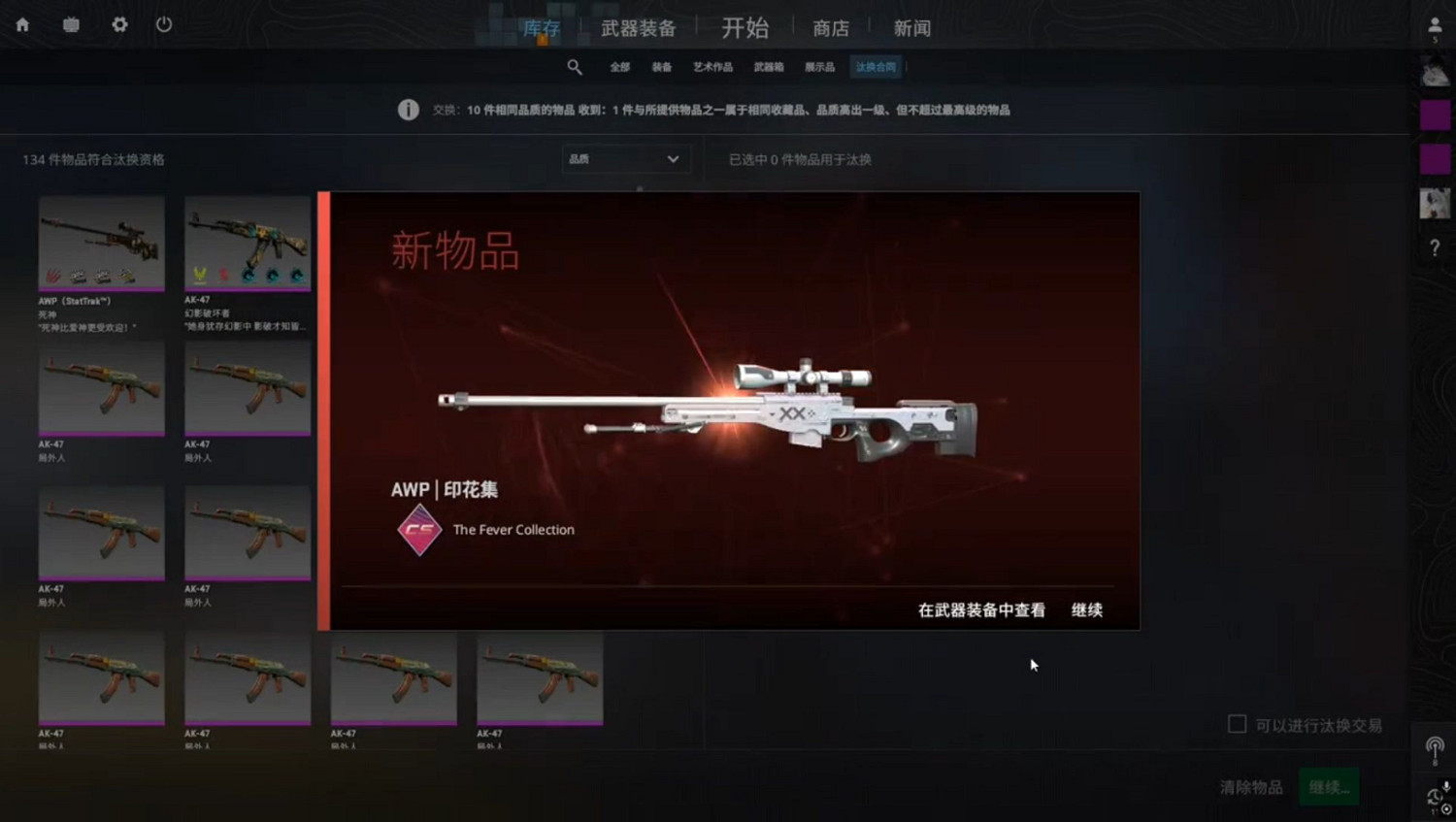
Task: Open the settings gear icon
Action: pos(118,25)
